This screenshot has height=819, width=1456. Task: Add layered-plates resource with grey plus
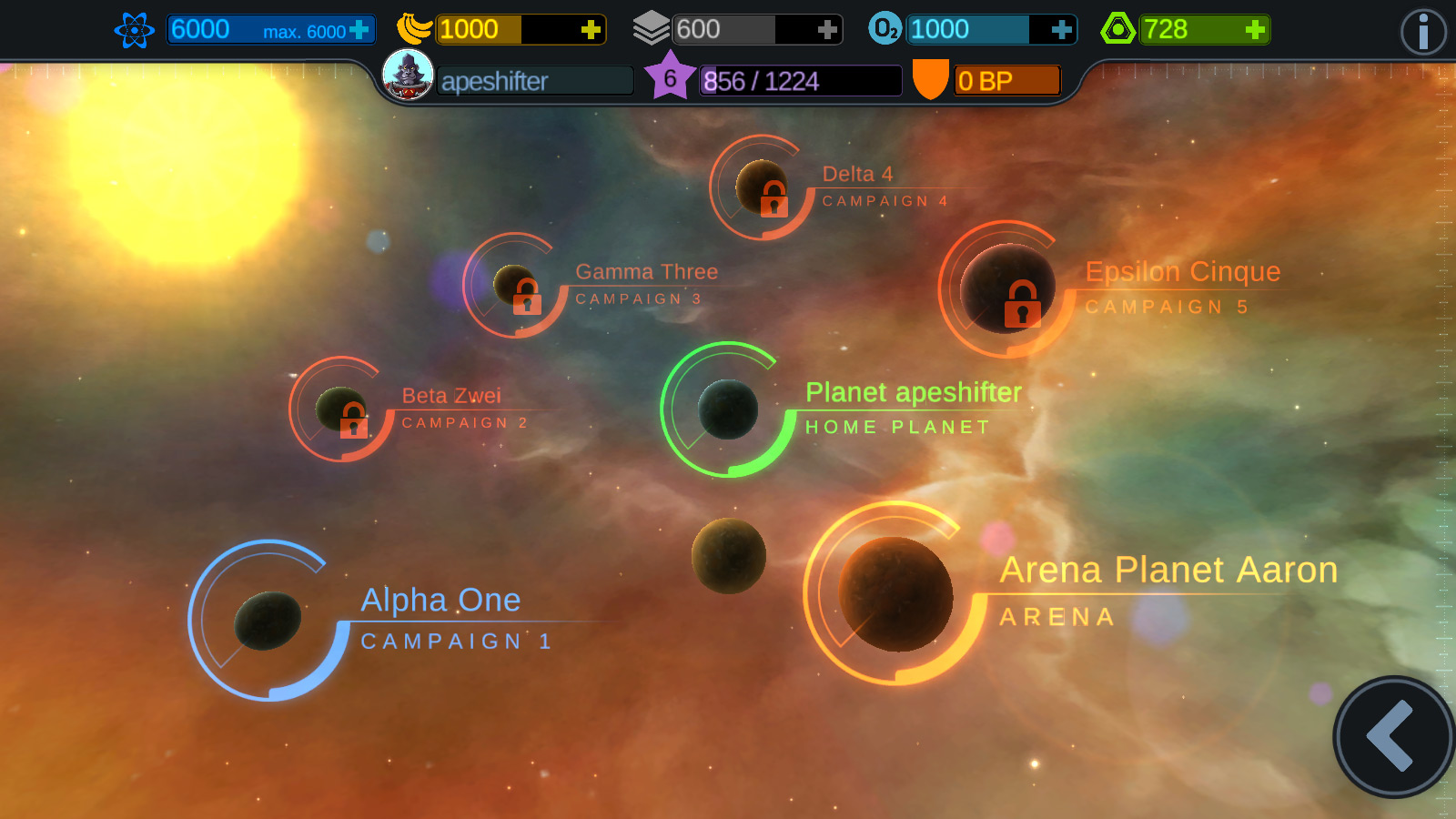826,30
